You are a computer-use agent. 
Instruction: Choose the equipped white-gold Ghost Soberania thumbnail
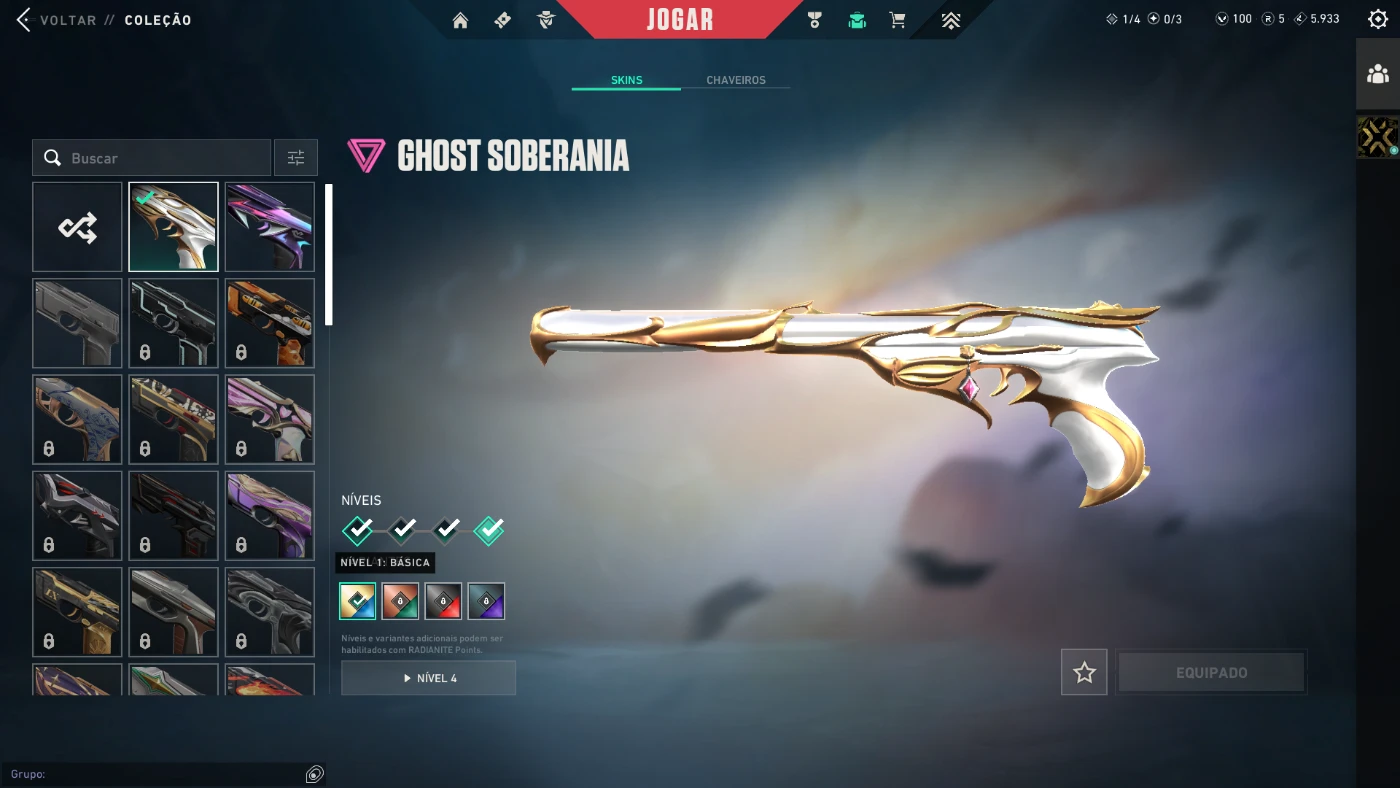click(173, 227)
